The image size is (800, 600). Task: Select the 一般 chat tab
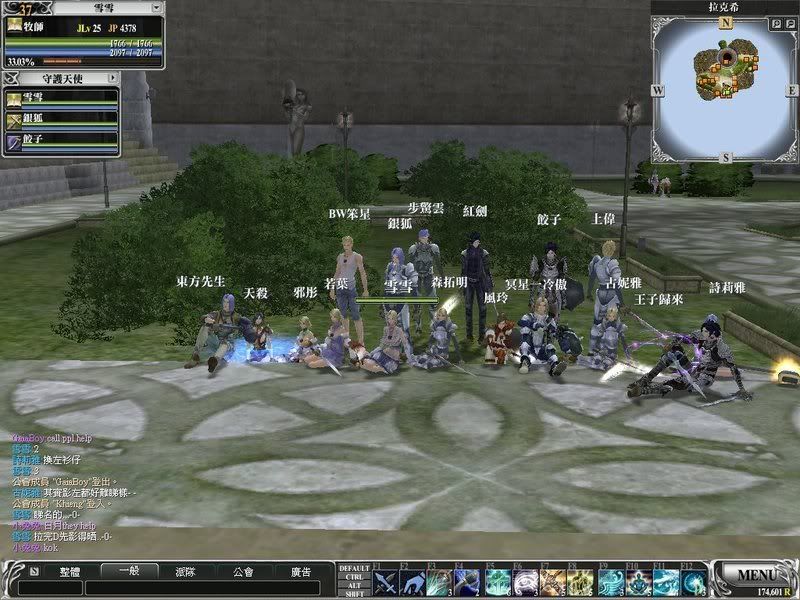[128, 572]
